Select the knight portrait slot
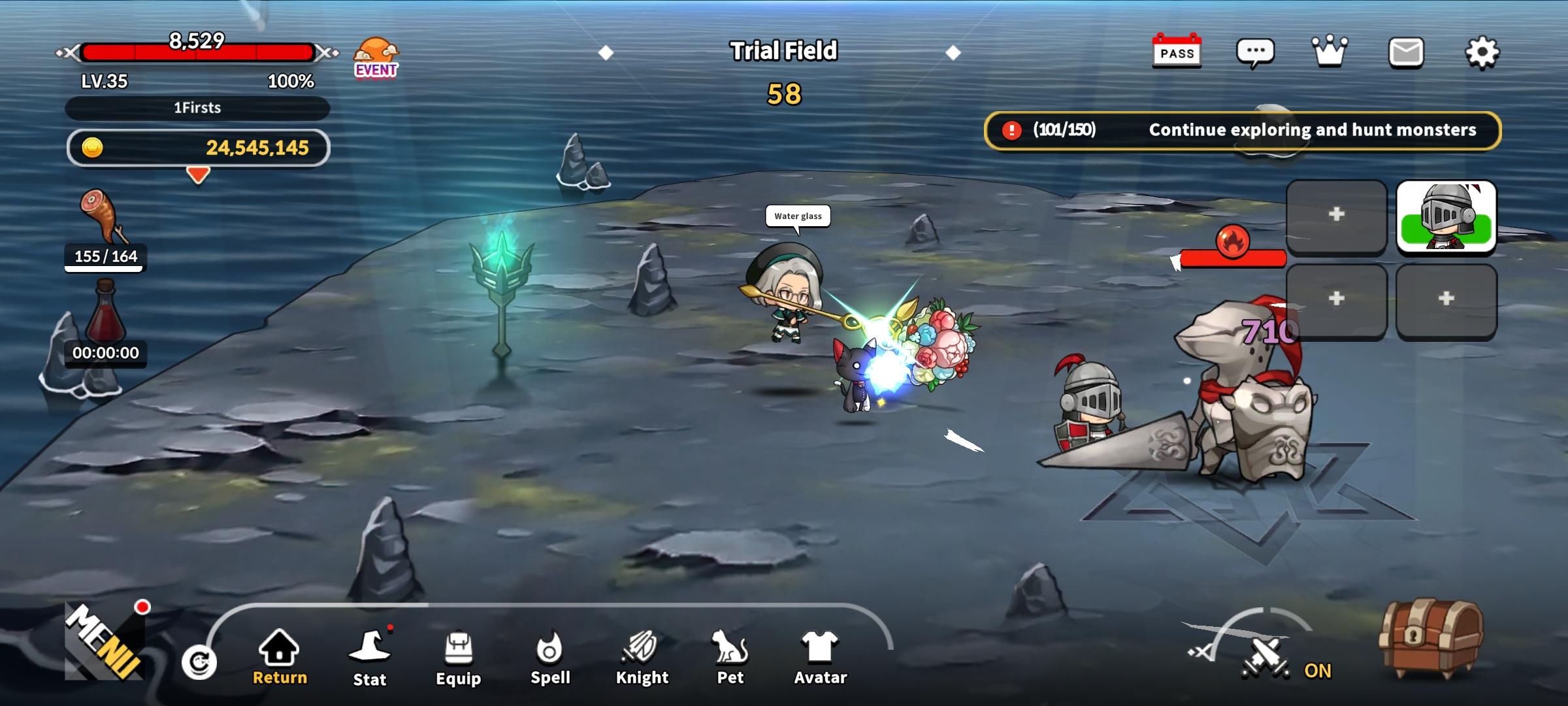 (1446, 216)
